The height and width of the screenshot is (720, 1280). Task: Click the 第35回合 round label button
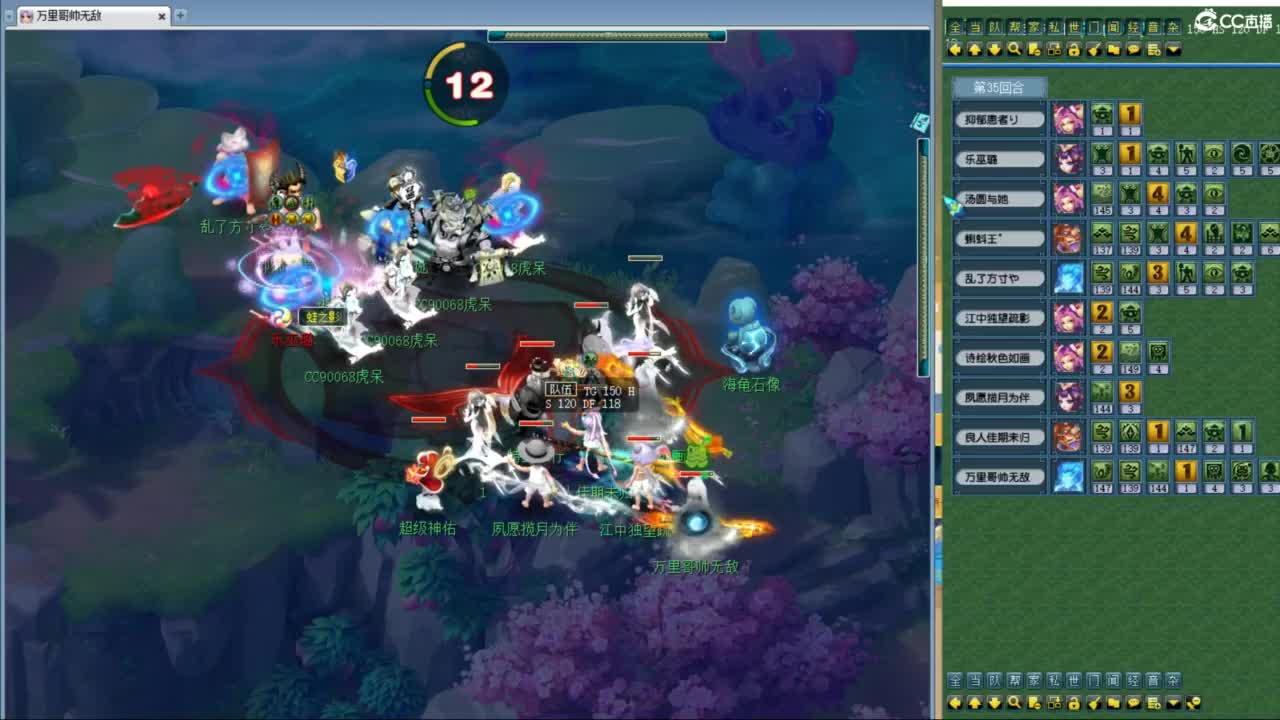(x=999, y=88)
